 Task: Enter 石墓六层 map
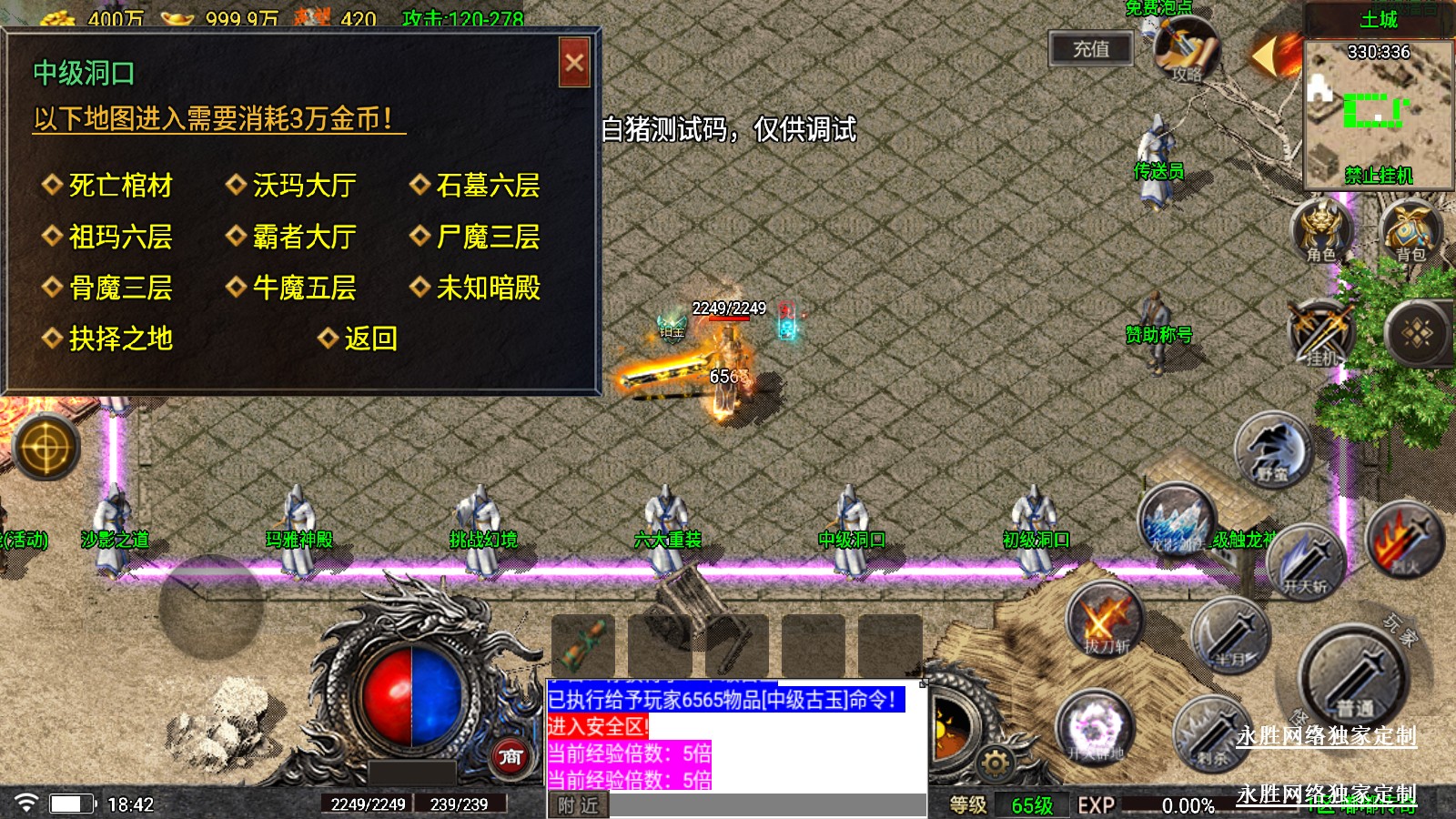coord(488,186)
